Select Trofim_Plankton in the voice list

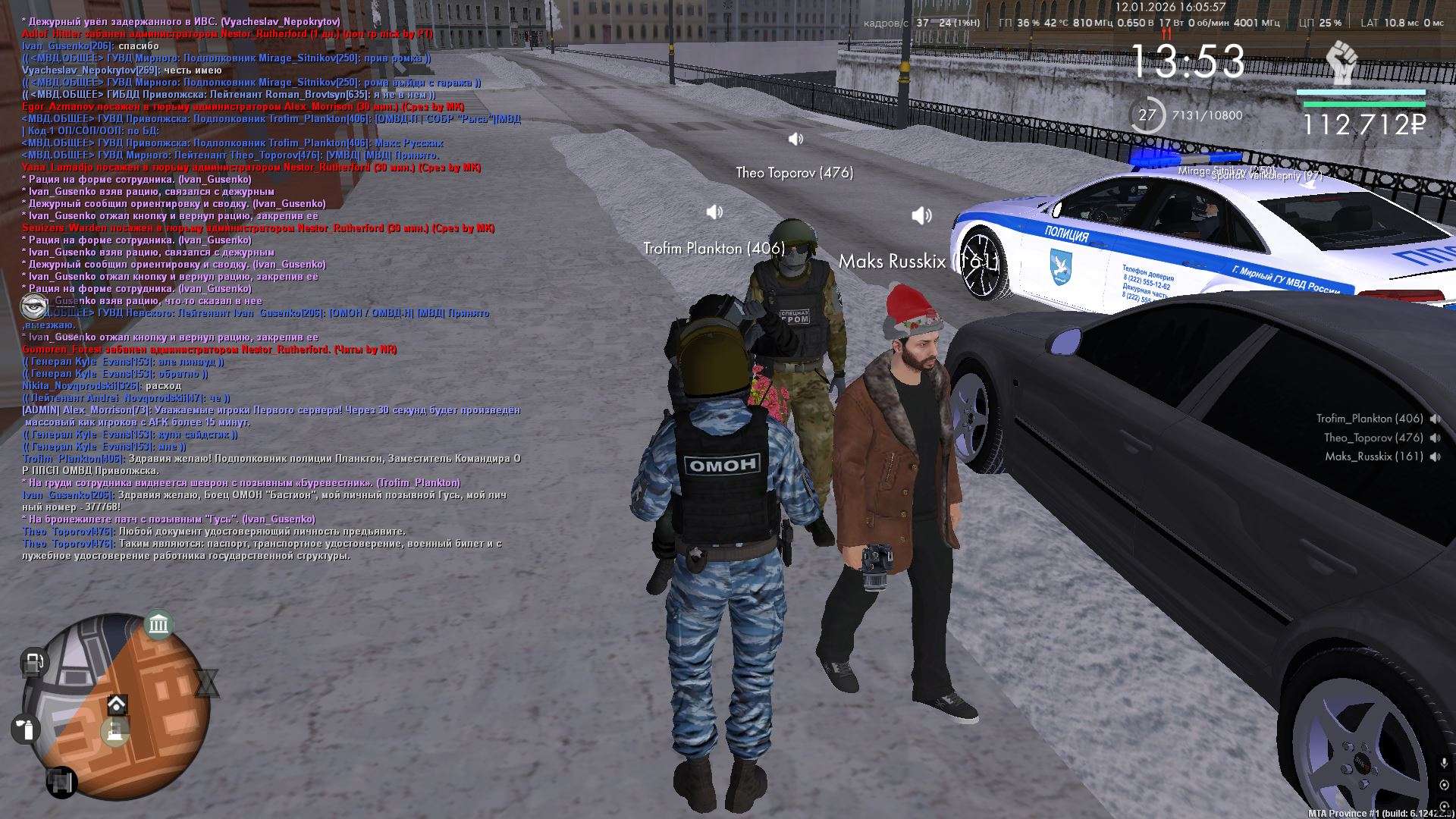[1369, 419]
